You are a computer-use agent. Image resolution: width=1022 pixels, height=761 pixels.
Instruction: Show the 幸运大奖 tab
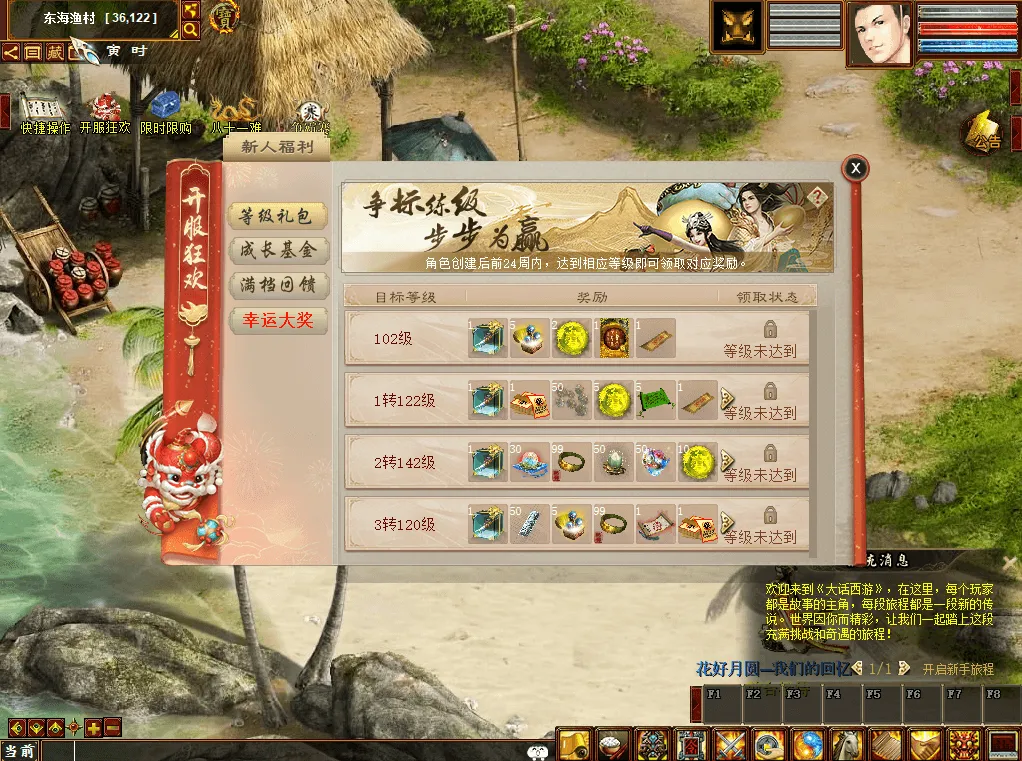pyautogui.click(x=277, y=320)
